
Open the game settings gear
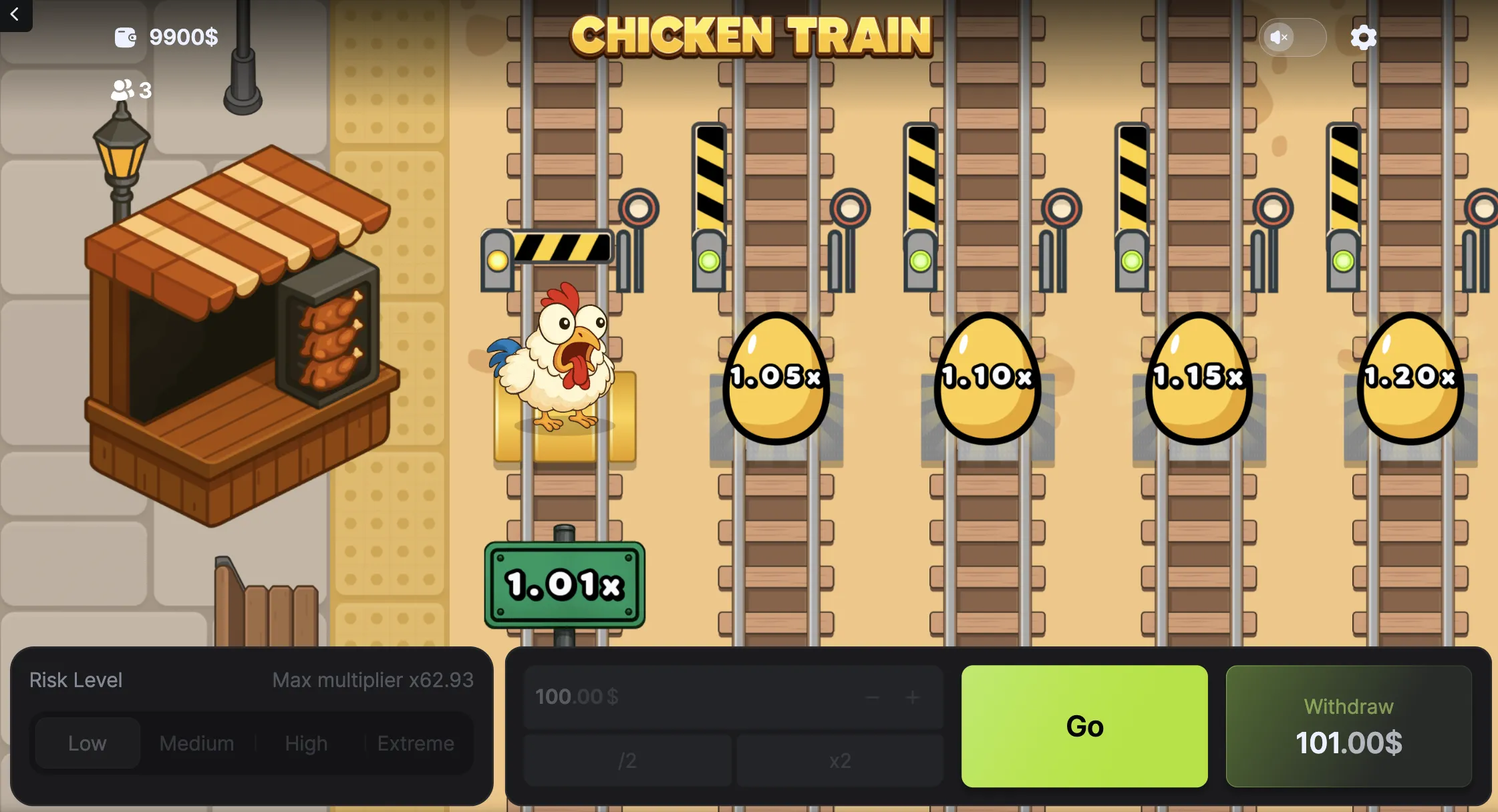[1364, 37]
